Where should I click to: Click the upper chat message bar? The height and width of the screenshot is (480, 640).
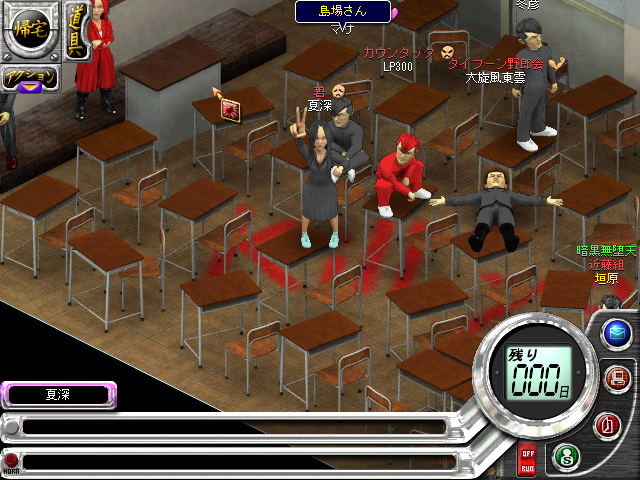(230, 427)
